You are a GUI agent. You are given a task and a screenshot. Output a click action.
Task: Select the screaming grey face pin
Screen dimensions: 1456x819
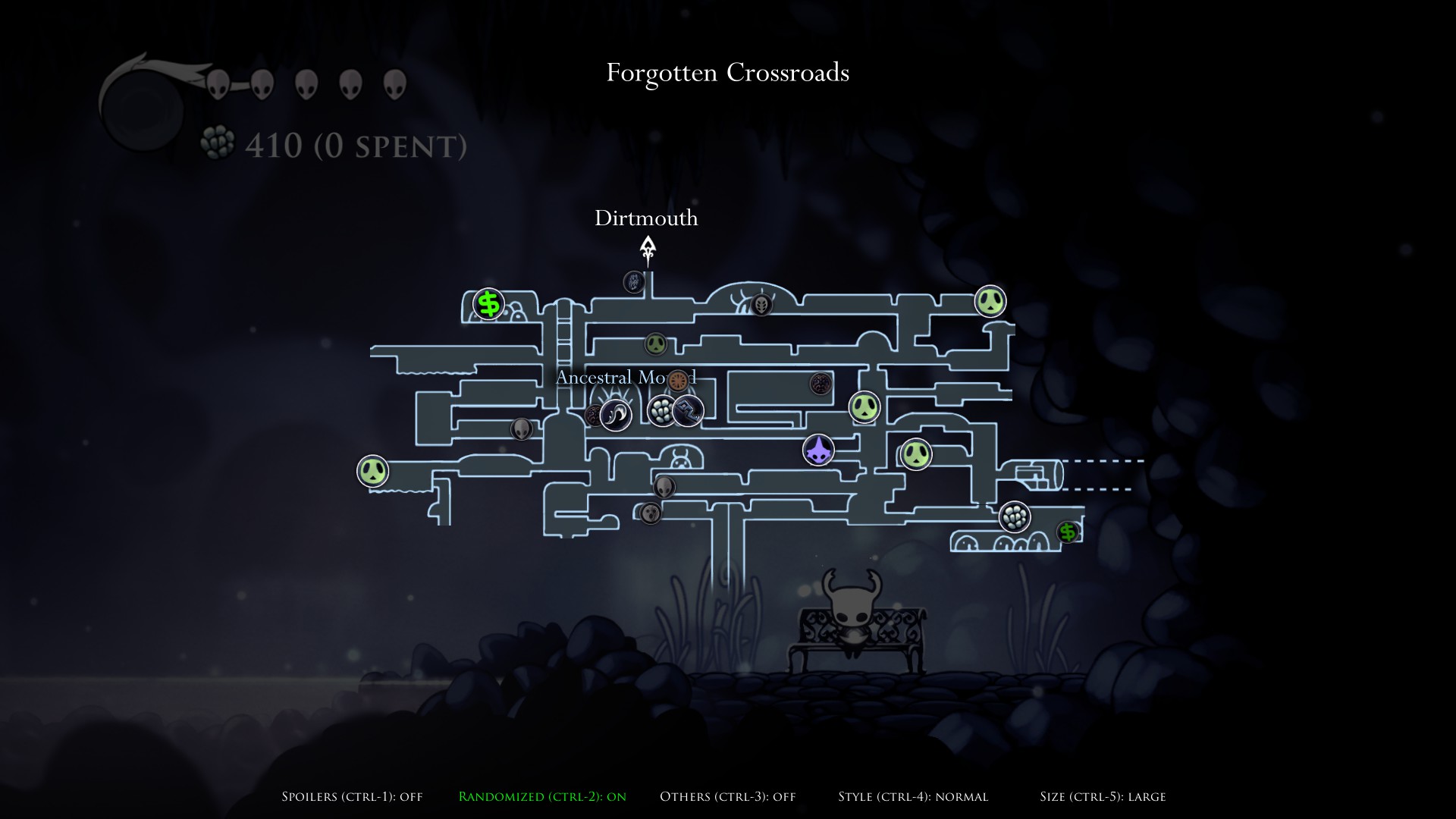tap(651, 513)
